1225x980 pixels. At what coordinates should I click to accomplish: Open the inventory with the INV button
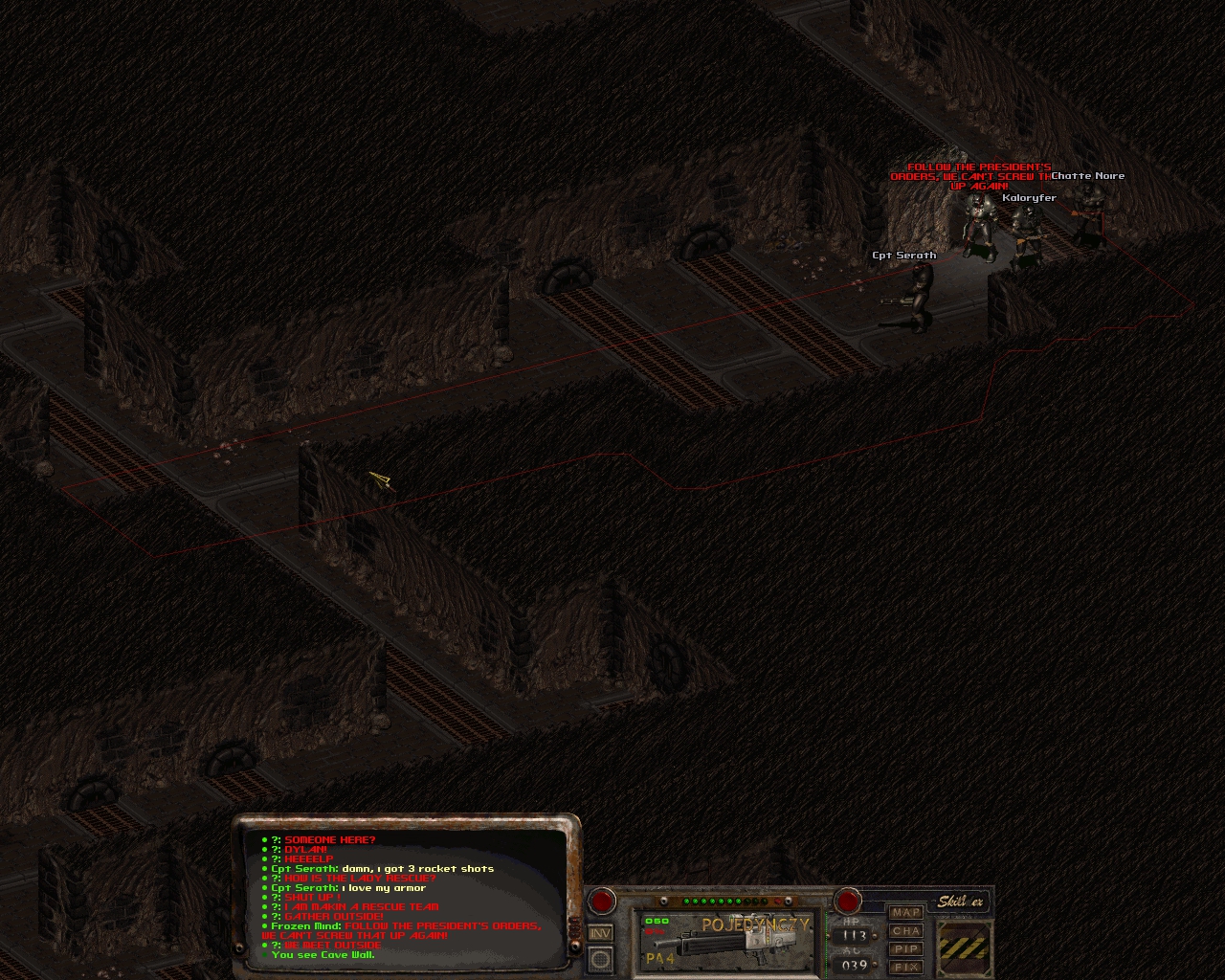(600, 933)
